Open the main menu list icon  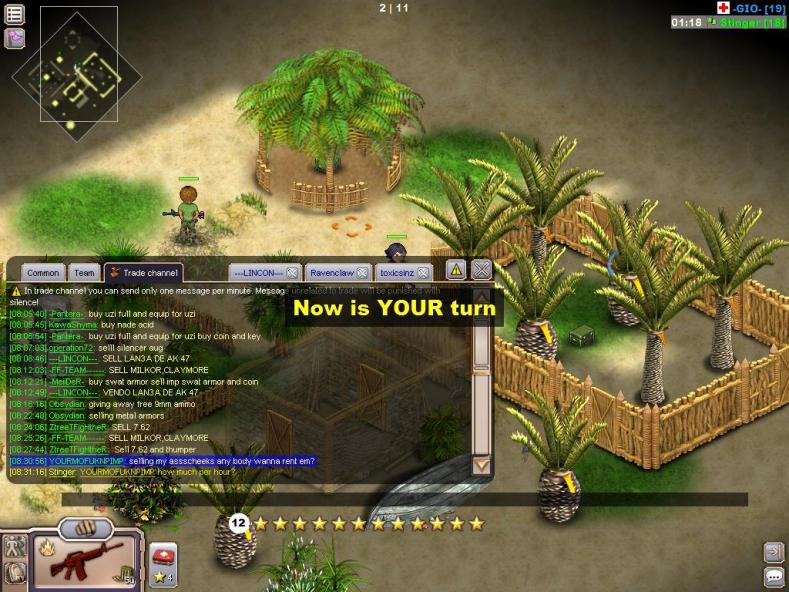coord(15,15)
